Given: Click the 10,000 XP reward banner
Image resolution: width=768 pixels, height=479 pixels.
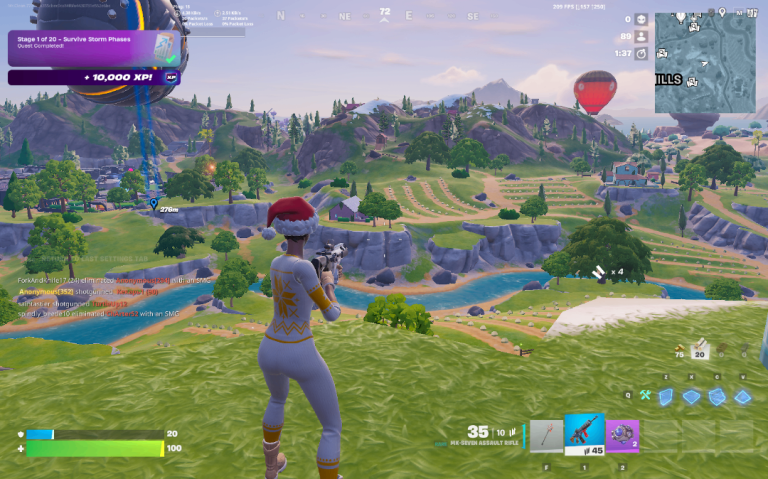Looking at the screenshot, I should pos(94,77).
